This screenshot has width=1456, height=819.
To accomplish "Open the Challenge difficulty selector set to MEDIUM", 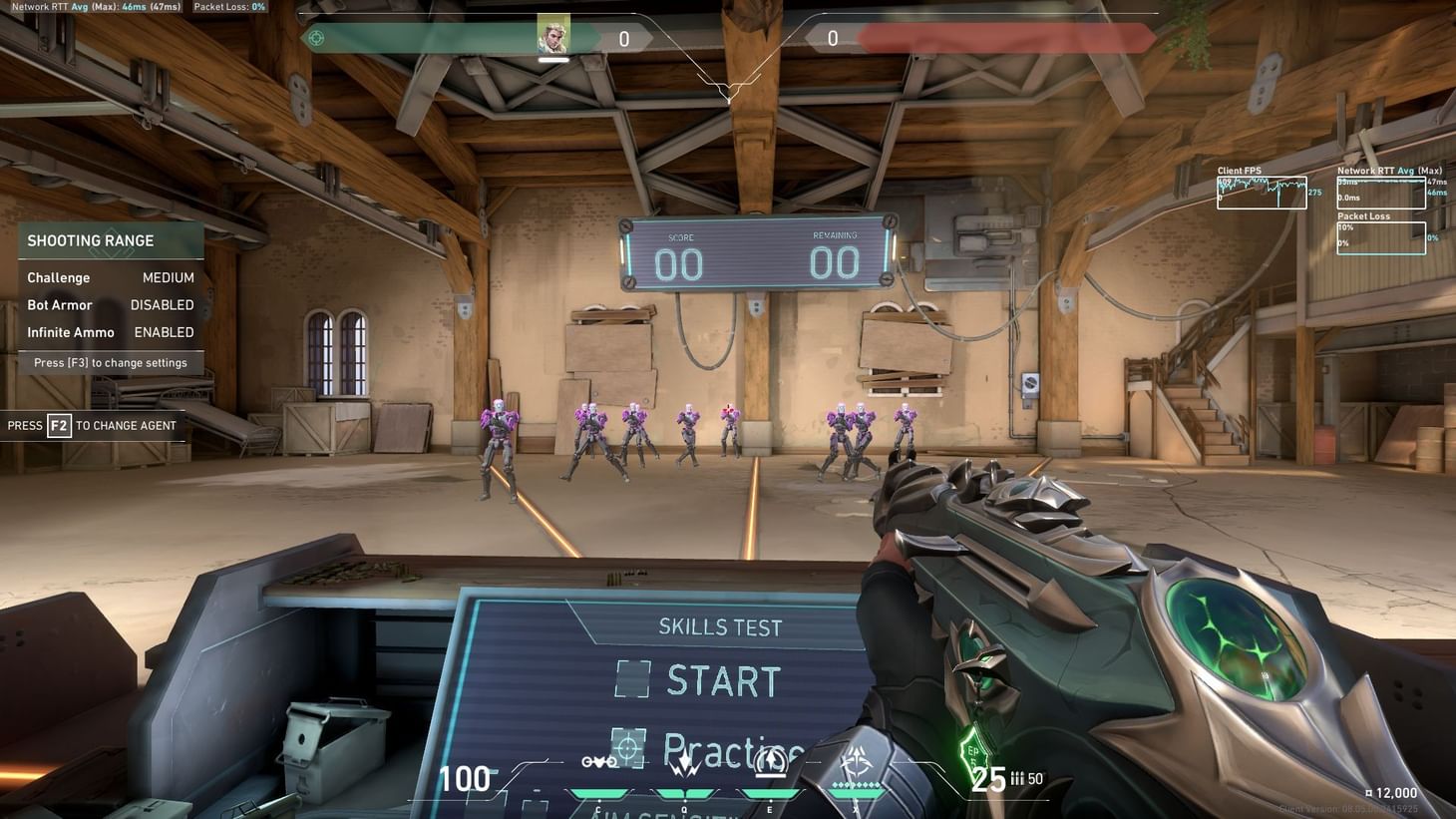I will pyautogui.click(x=168, y=277).
